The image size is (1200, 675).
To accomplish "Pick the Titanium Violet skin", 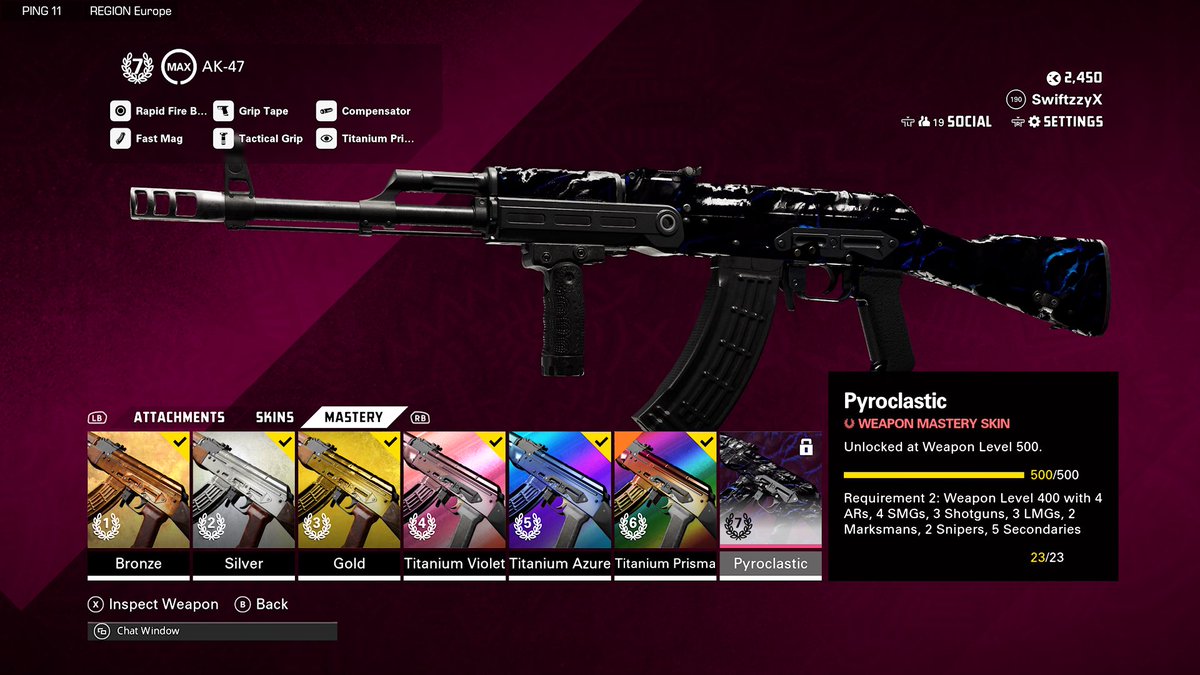I will [x=454, y=493].
